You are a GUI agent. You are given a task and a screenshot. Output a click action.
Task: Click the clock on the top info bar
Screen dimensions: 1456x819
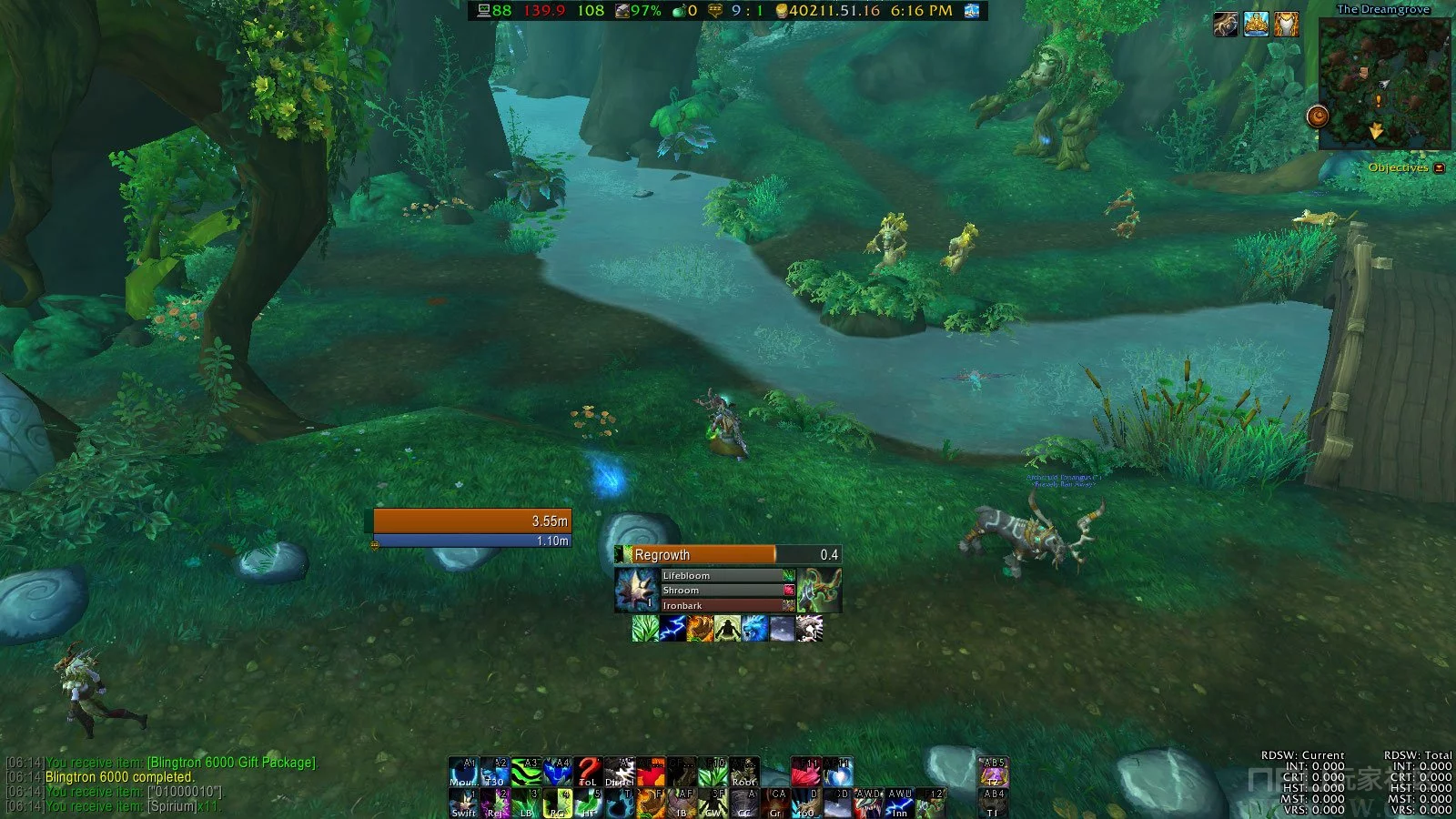(x=921, y=11)
